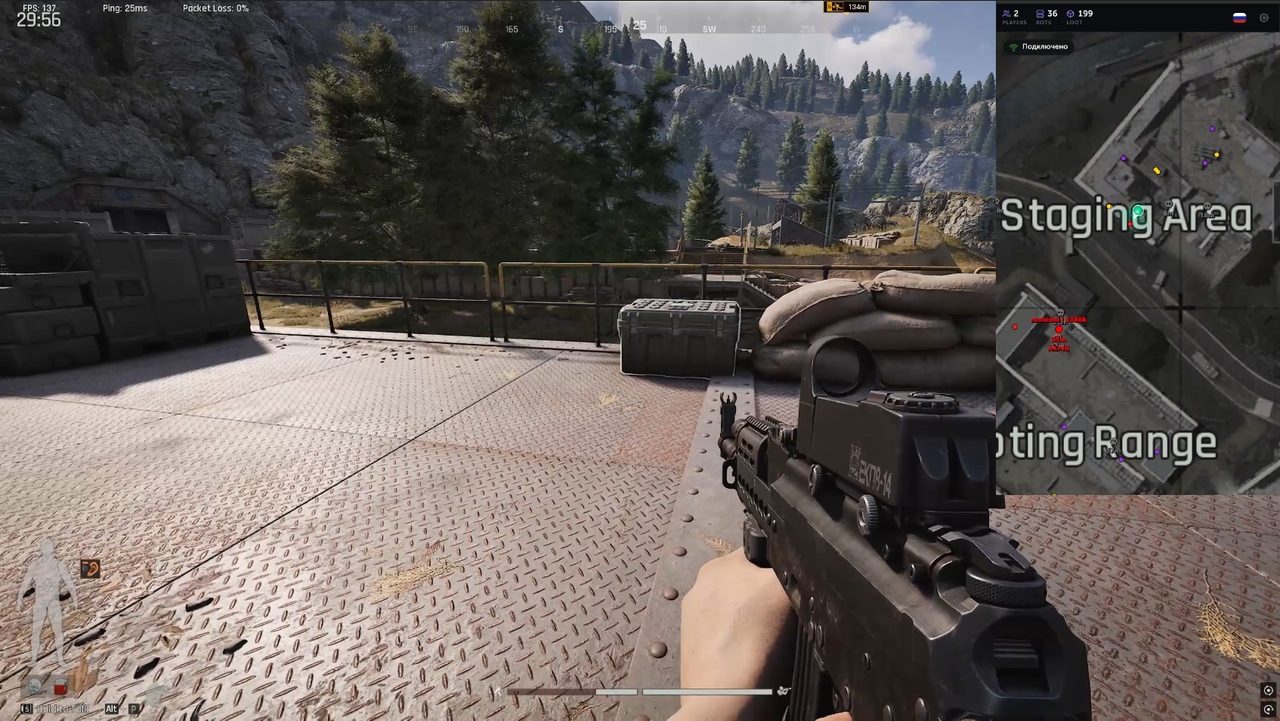The image size is (1280, 721).
Task: Click the connection status badge
Action: 1039,47
